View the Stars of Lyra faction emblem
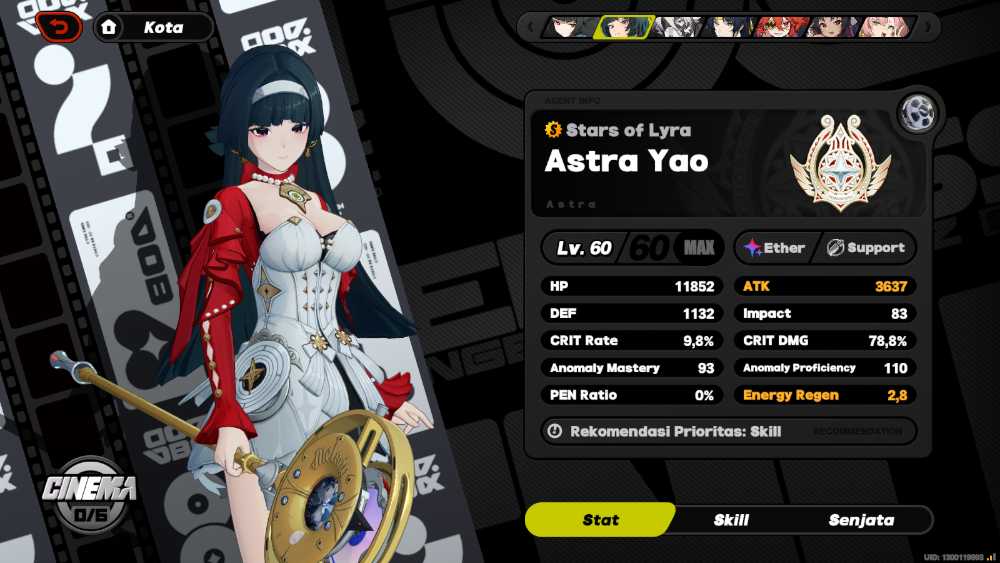1000x563 pixels. click(x=839, y=162)
